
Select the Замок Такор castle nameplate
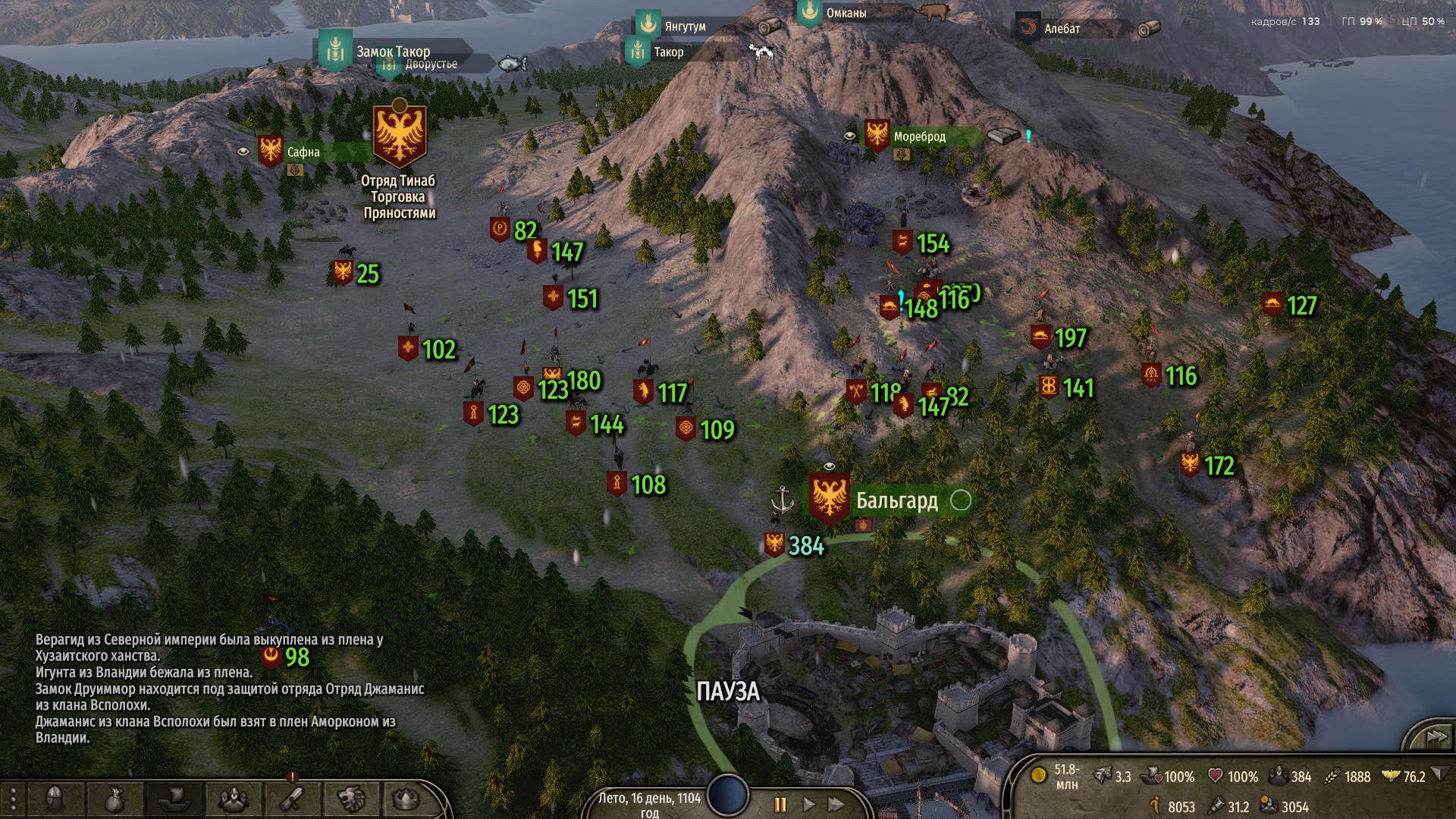[x=393, y=52]
